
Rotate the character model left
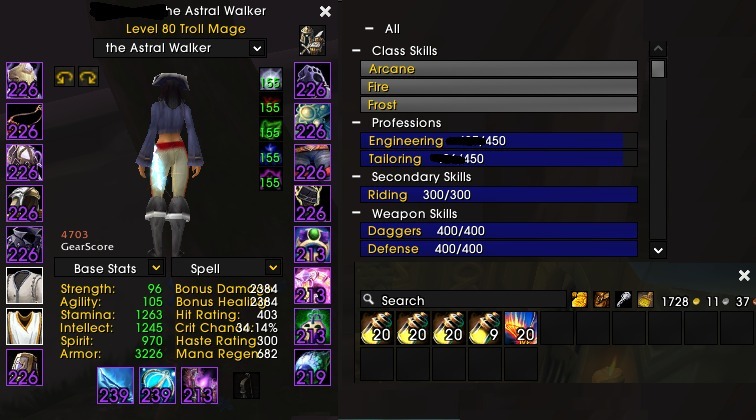pos(65,77)
